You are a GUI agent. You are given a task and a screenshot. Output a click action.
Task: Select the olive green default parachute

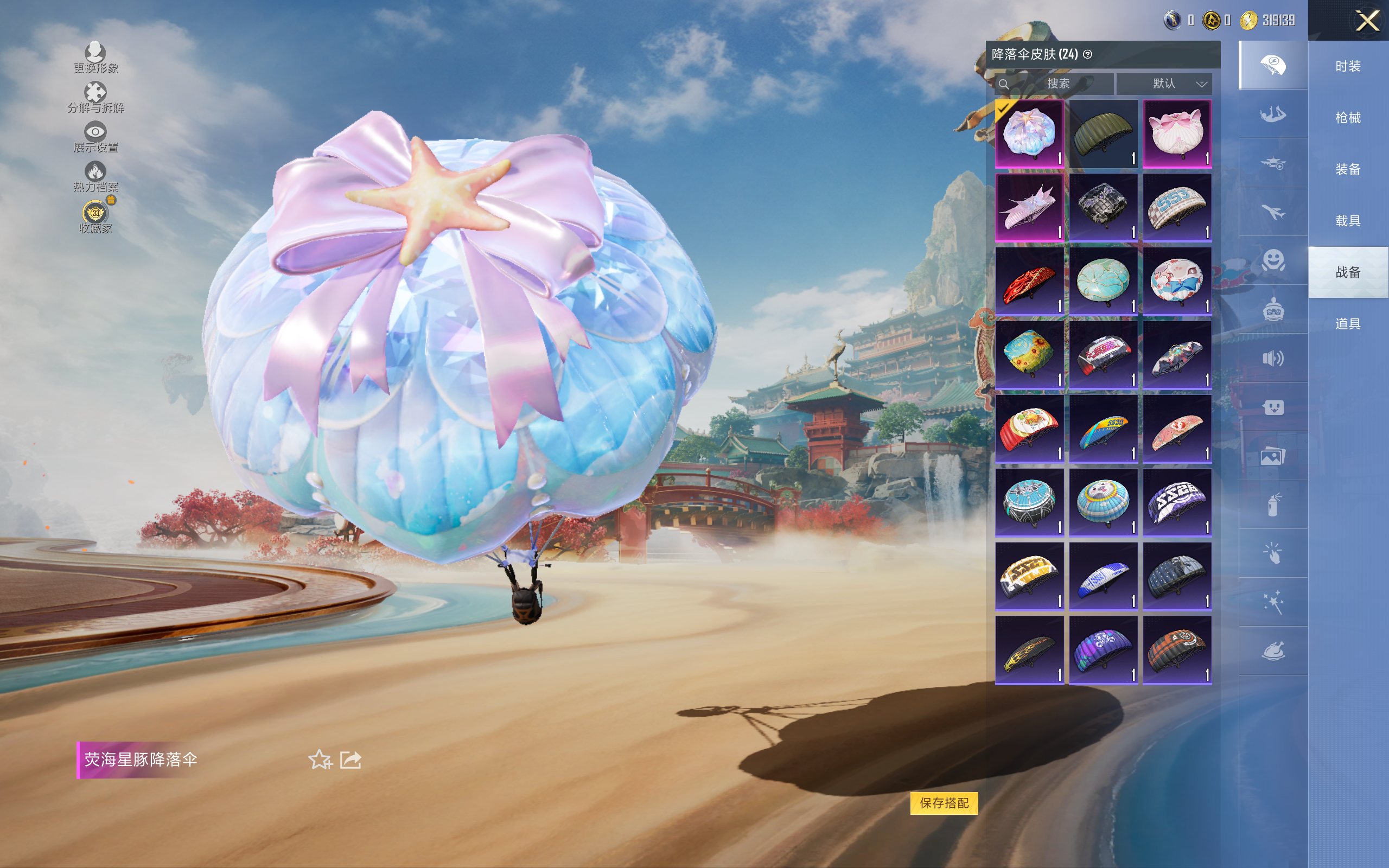pyautogui.click(x=1103, y=134)
